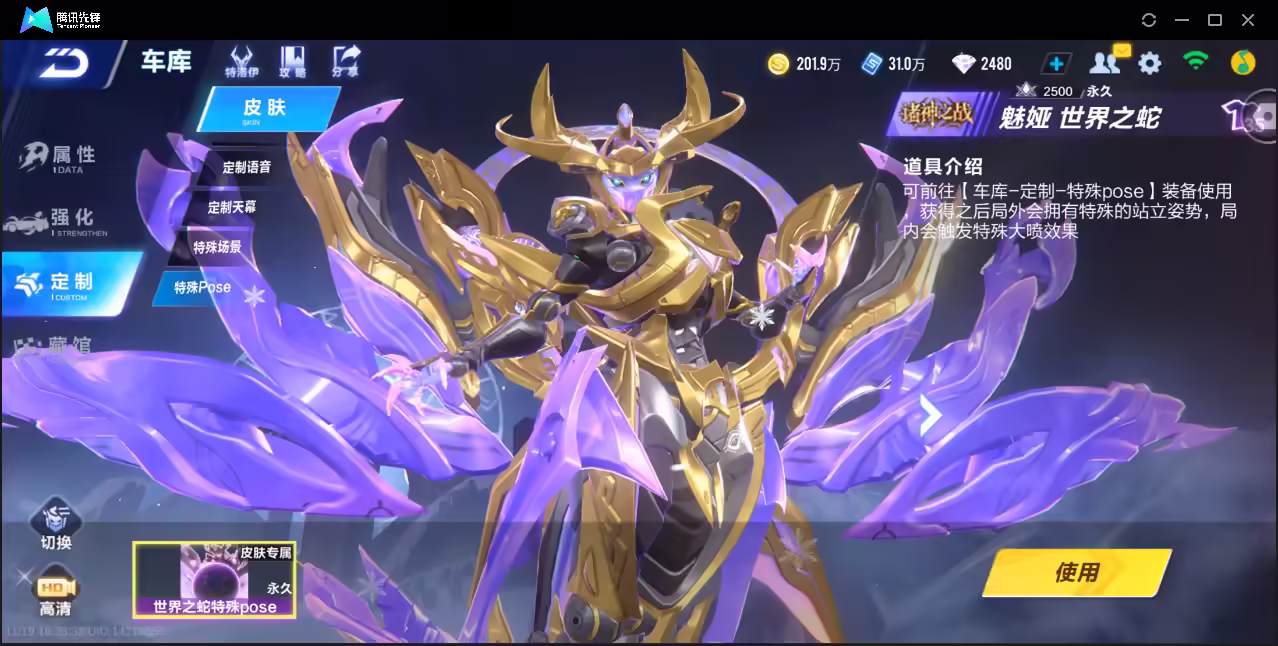Open the 定制语音 option
Image resolution: width=1278 pixels, height=646 pixels.
pyautogui.click(x=245, y=167)
